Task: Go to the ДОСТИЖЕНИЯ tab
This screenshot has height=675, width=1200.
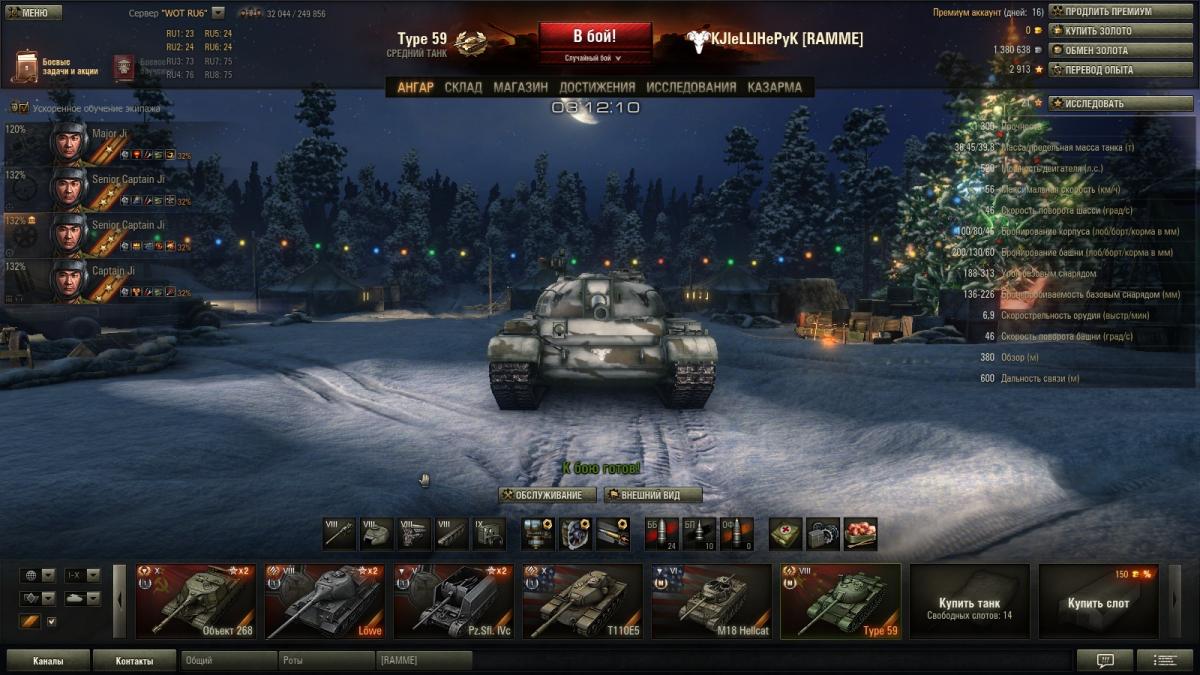Action: 597,87
